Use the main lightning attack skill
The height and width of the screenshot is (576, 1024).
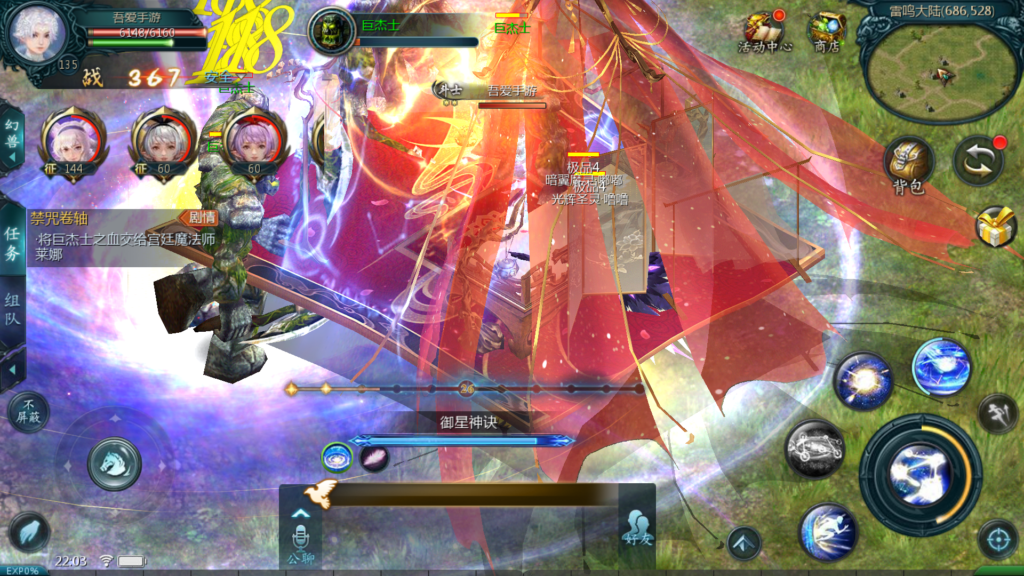click(920, 474)
